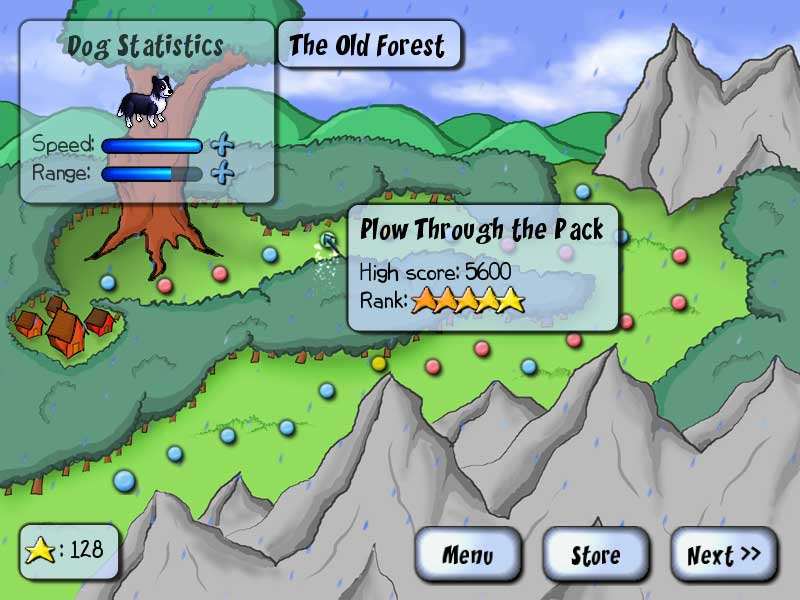Open the Store
Viewport: 800px width, 600px height.
(596, 555)
